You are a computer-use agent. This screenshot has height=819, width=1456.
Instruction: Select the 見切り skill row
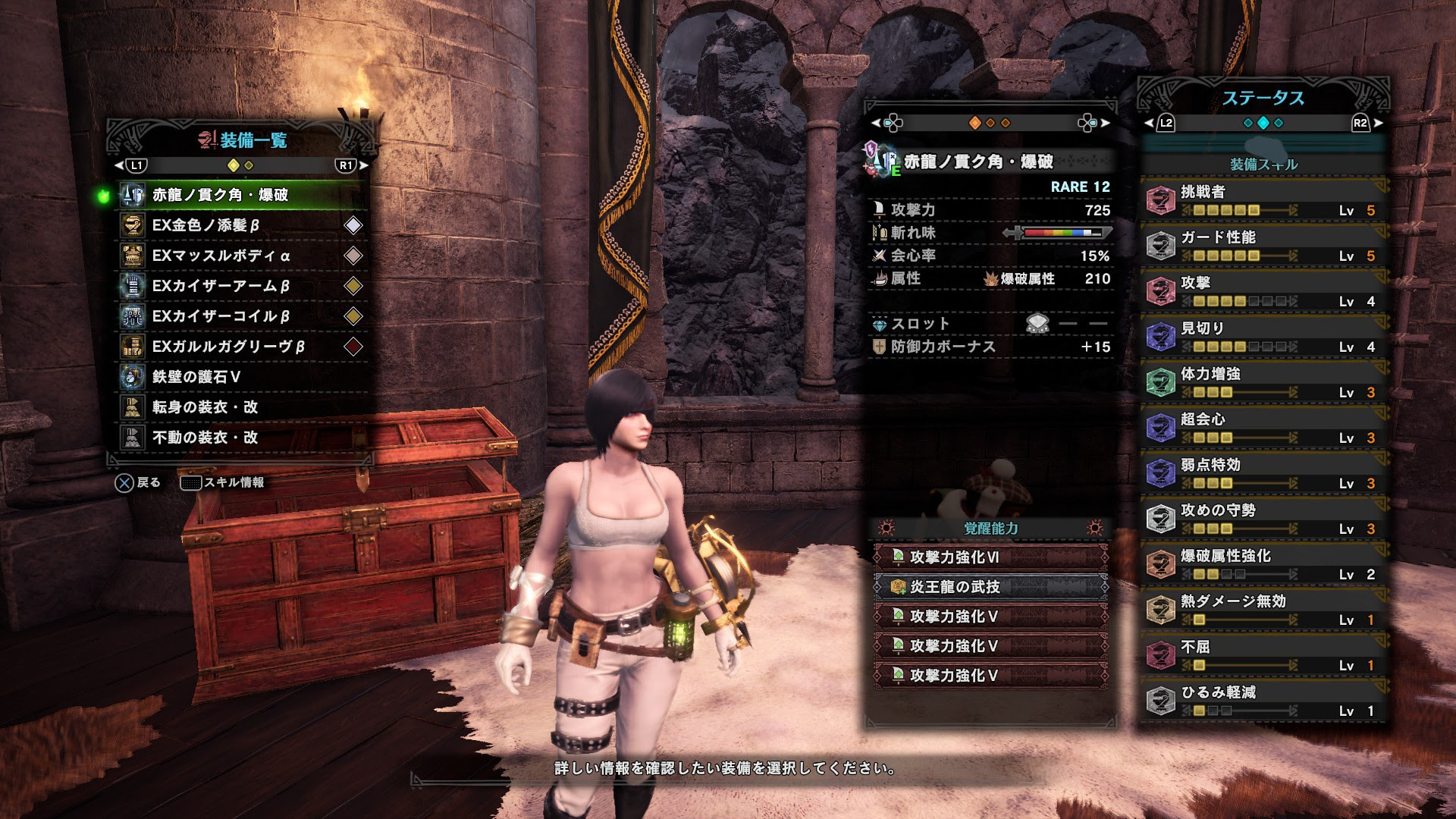pyautogui.click(x=1263, y=337)
